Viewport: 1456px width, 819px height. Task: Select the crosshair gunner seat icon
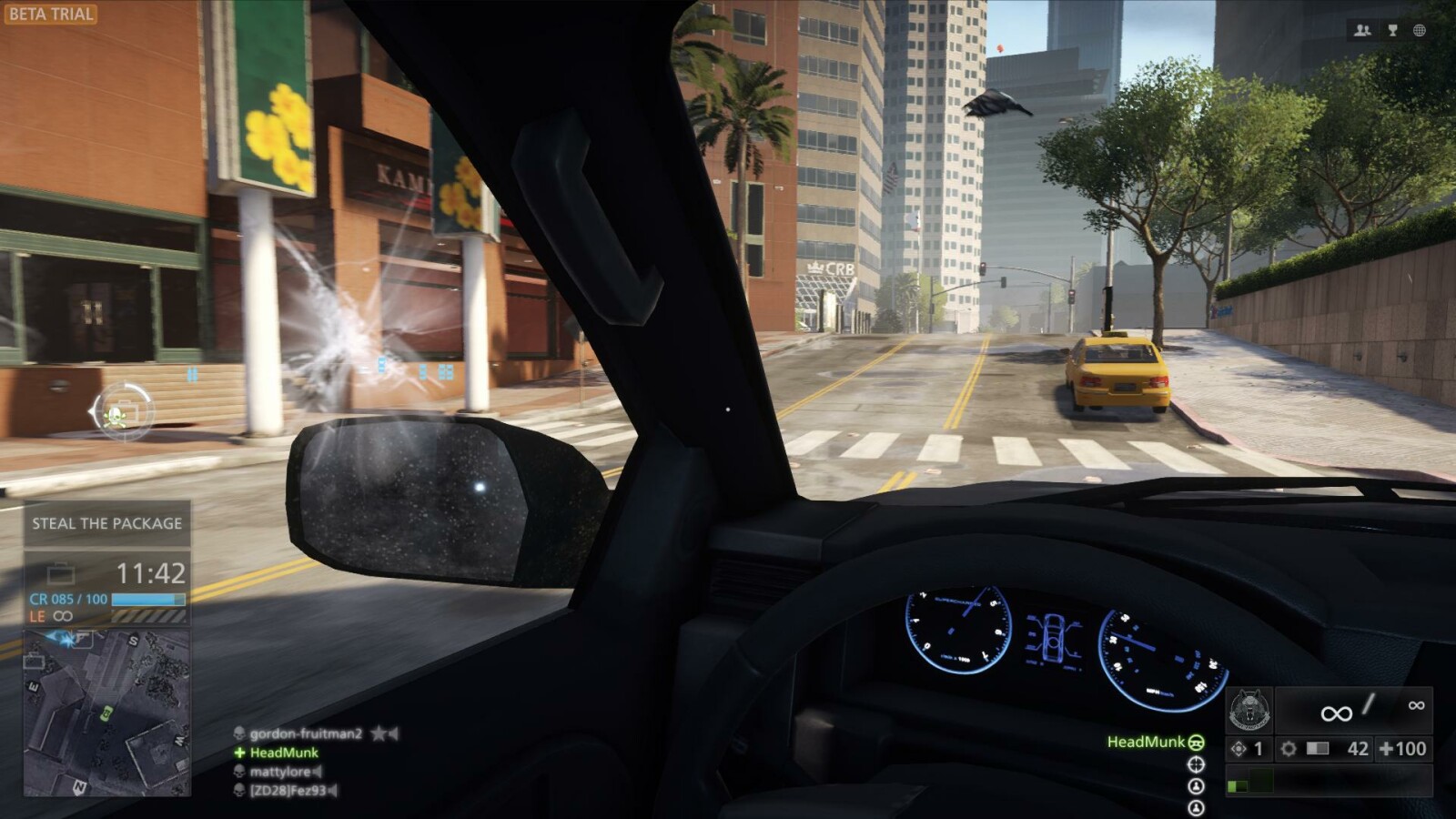click(x=1196, y=764)
